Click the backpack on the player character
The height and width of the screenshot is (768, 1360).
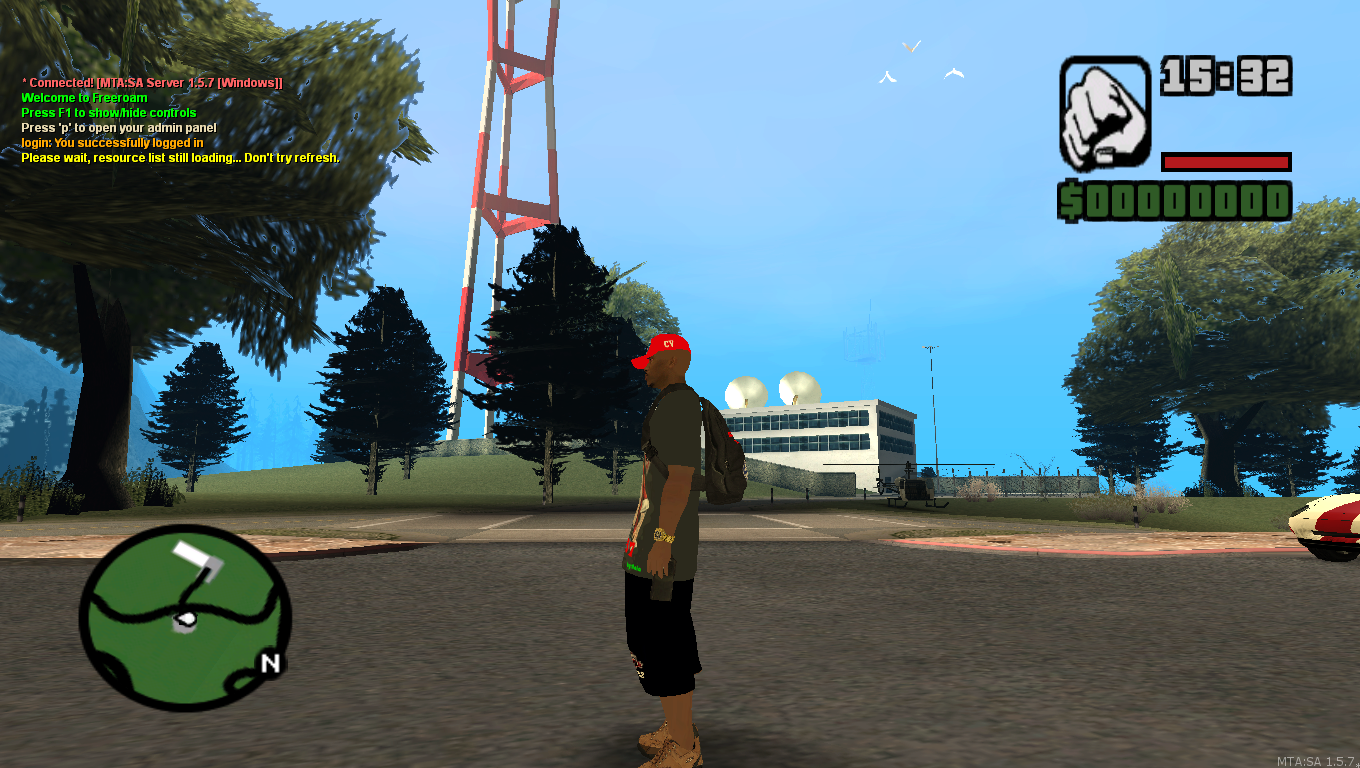pos(722,443)
